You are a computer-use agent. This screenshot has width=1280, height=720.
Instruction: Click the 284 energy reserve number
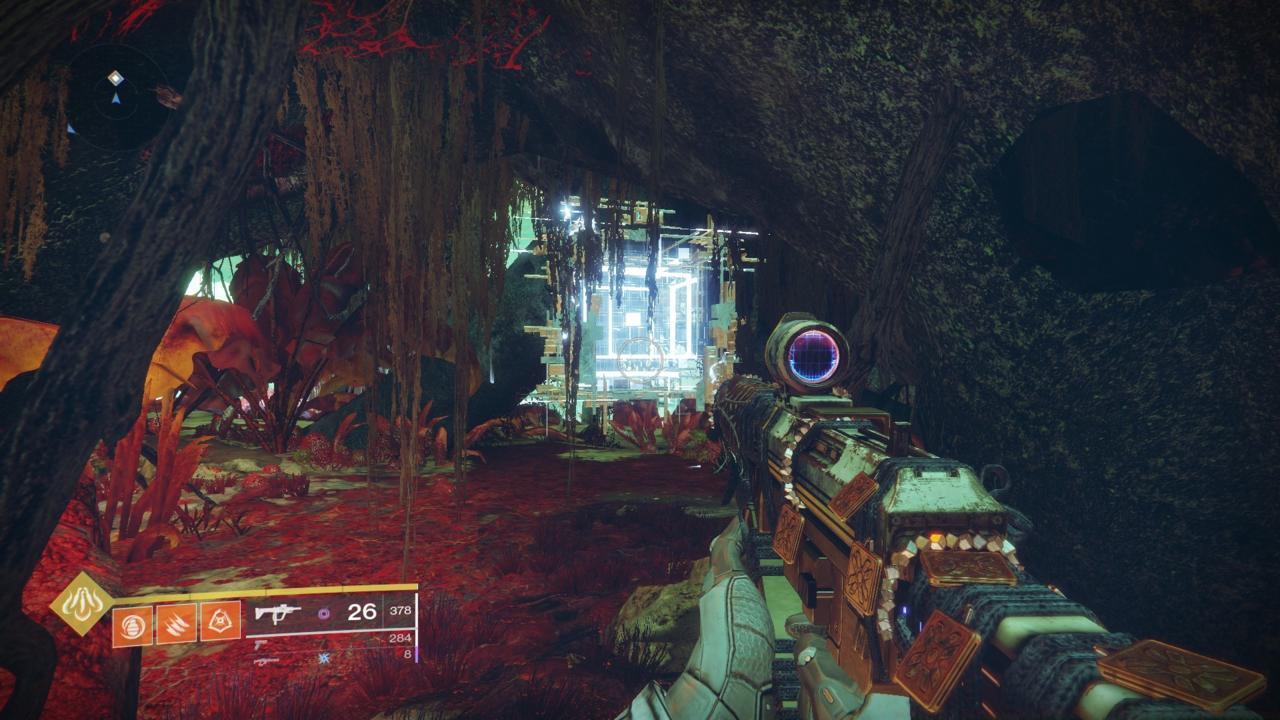pyautogui.click(x=400, y=637)
